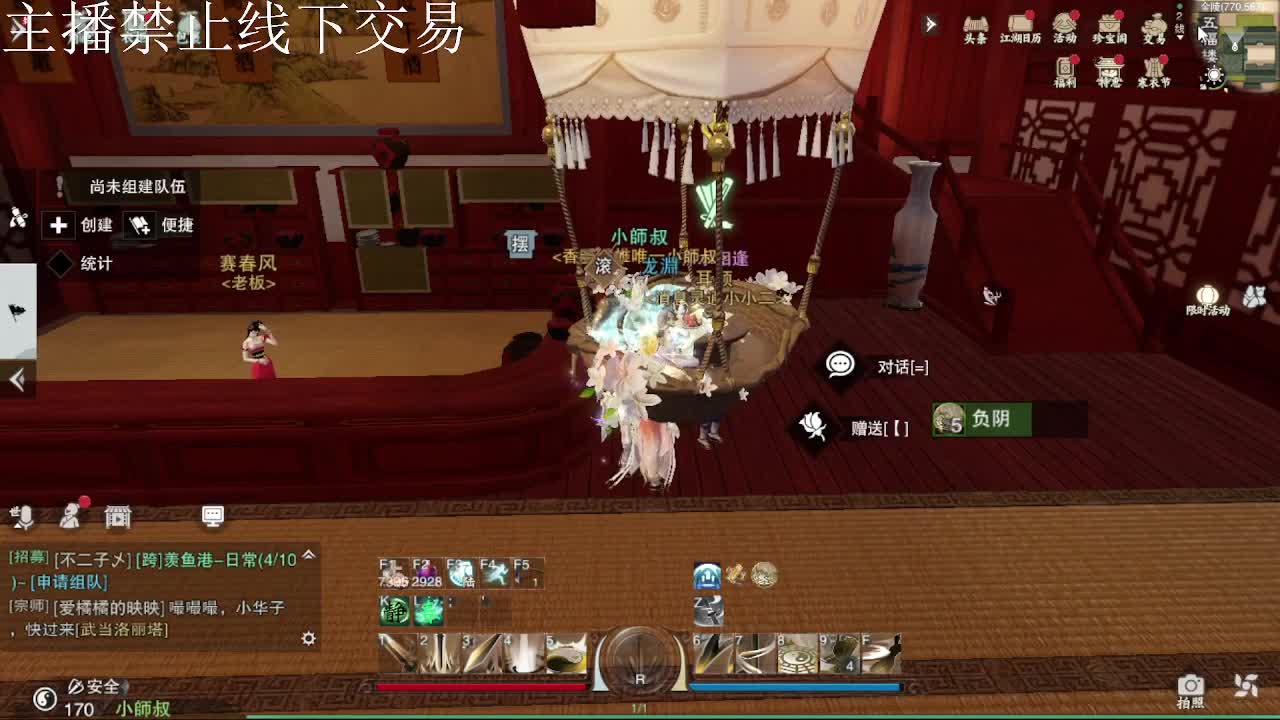Viewport: 1280px width, 720px height.
Task: Open the 头条 news headlines
Action: pos(977,27)
